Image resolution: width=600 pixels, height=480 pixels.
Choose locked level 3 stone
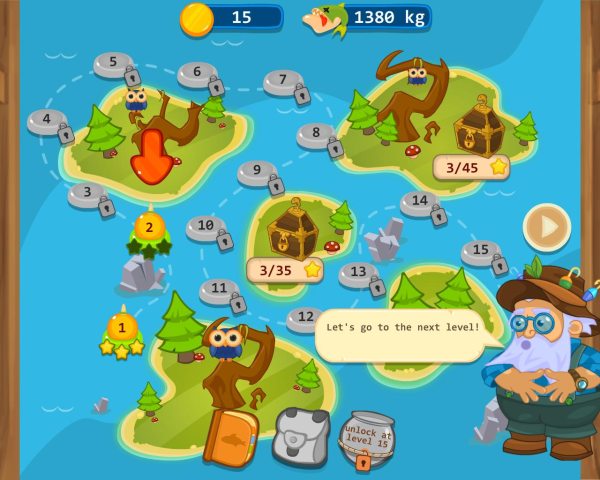[89, 194]
